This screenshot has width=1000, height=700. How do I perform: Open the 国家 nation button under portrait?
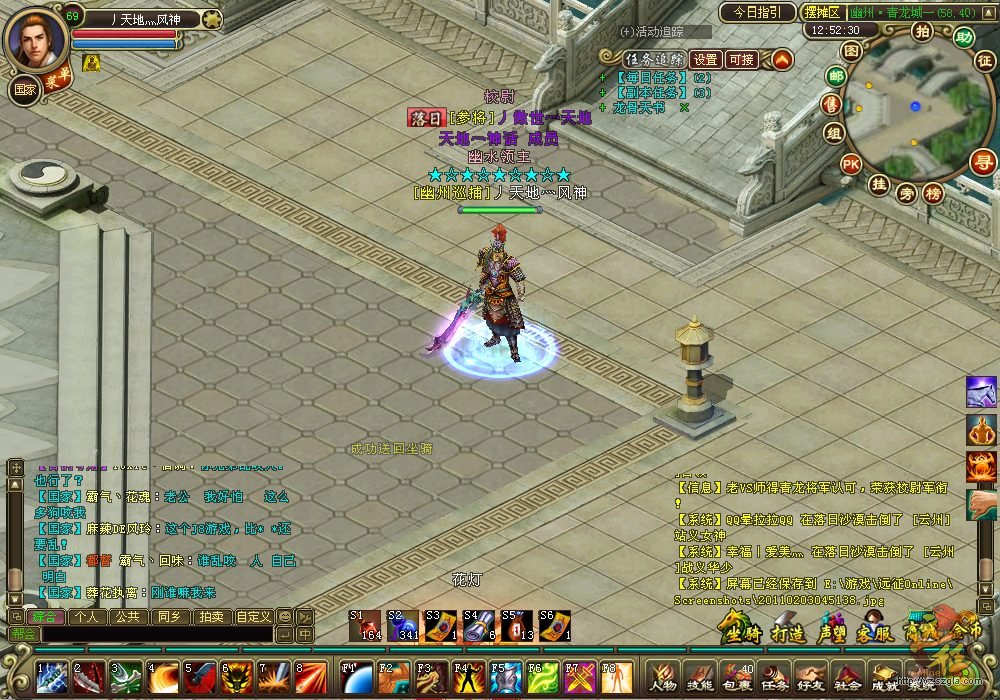click(25, 88)
